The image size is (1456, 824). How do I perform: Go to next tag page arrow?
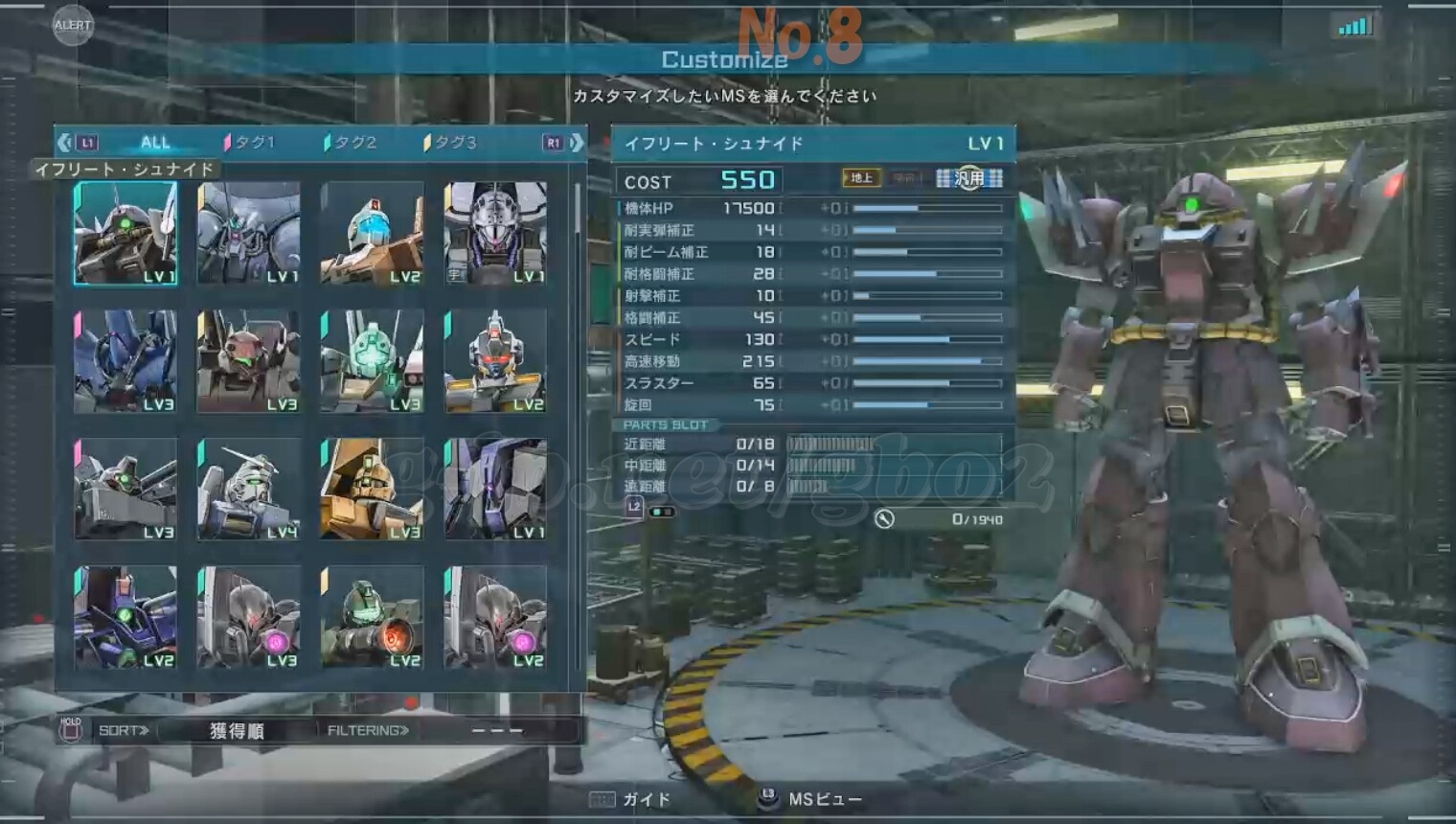click(x=577, y=143)
